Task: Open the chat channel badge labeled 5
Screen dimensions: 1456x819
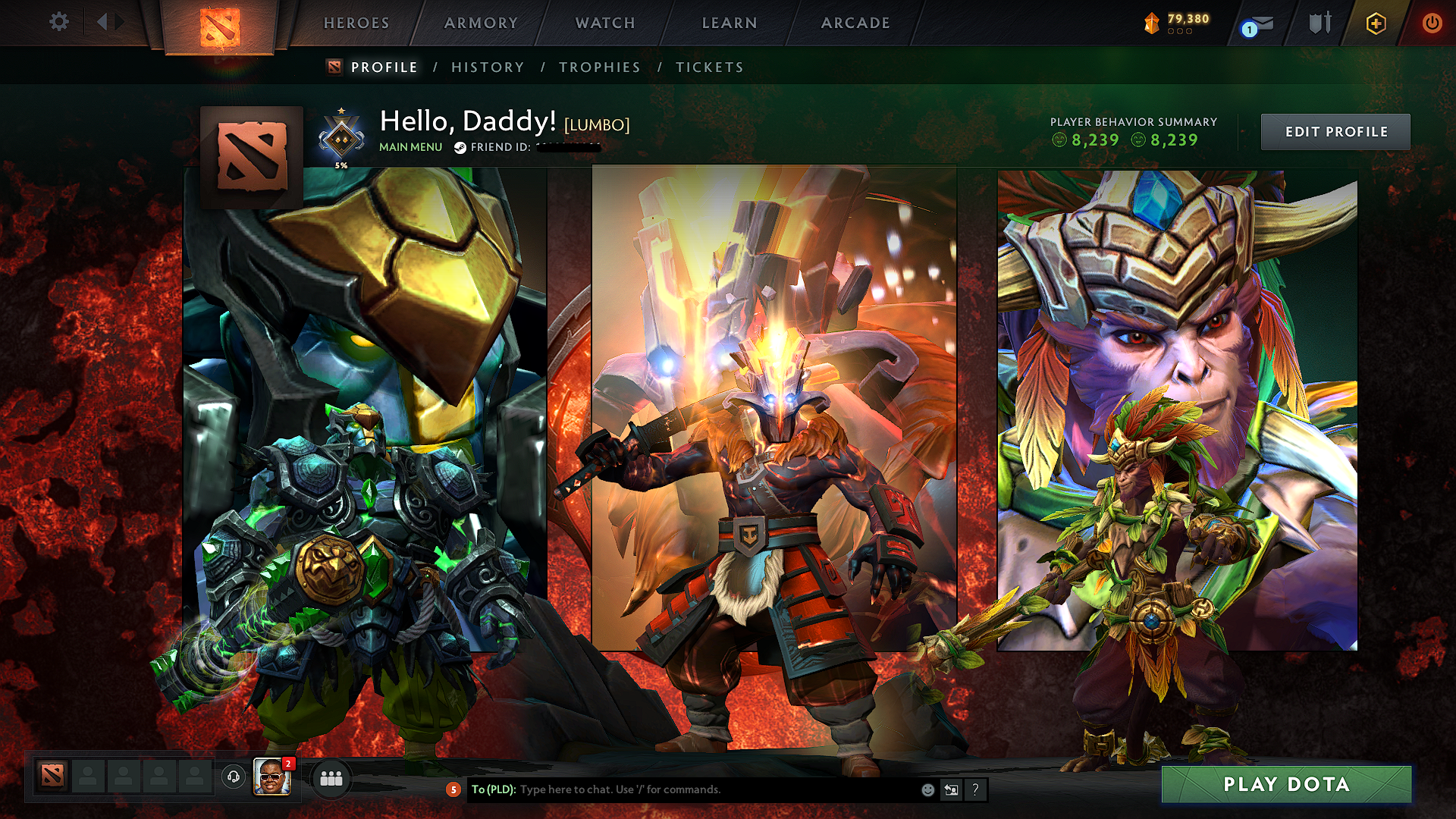Action: pos(453,789)
